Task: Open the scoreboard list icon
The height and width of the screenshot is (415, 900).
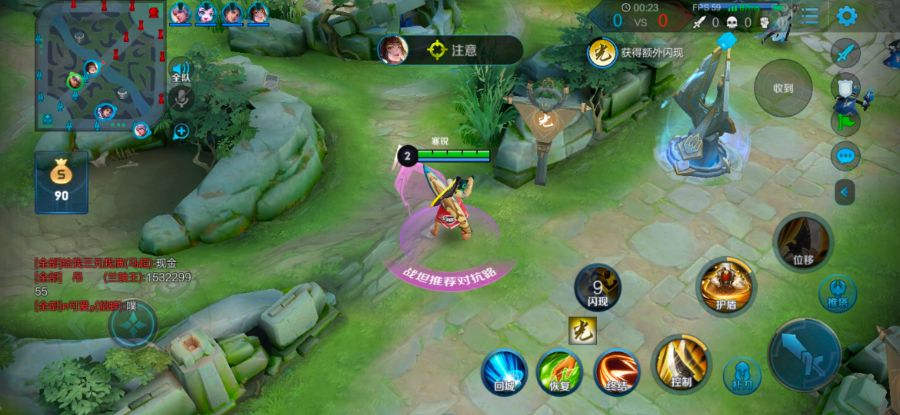Action: point(810,16)
